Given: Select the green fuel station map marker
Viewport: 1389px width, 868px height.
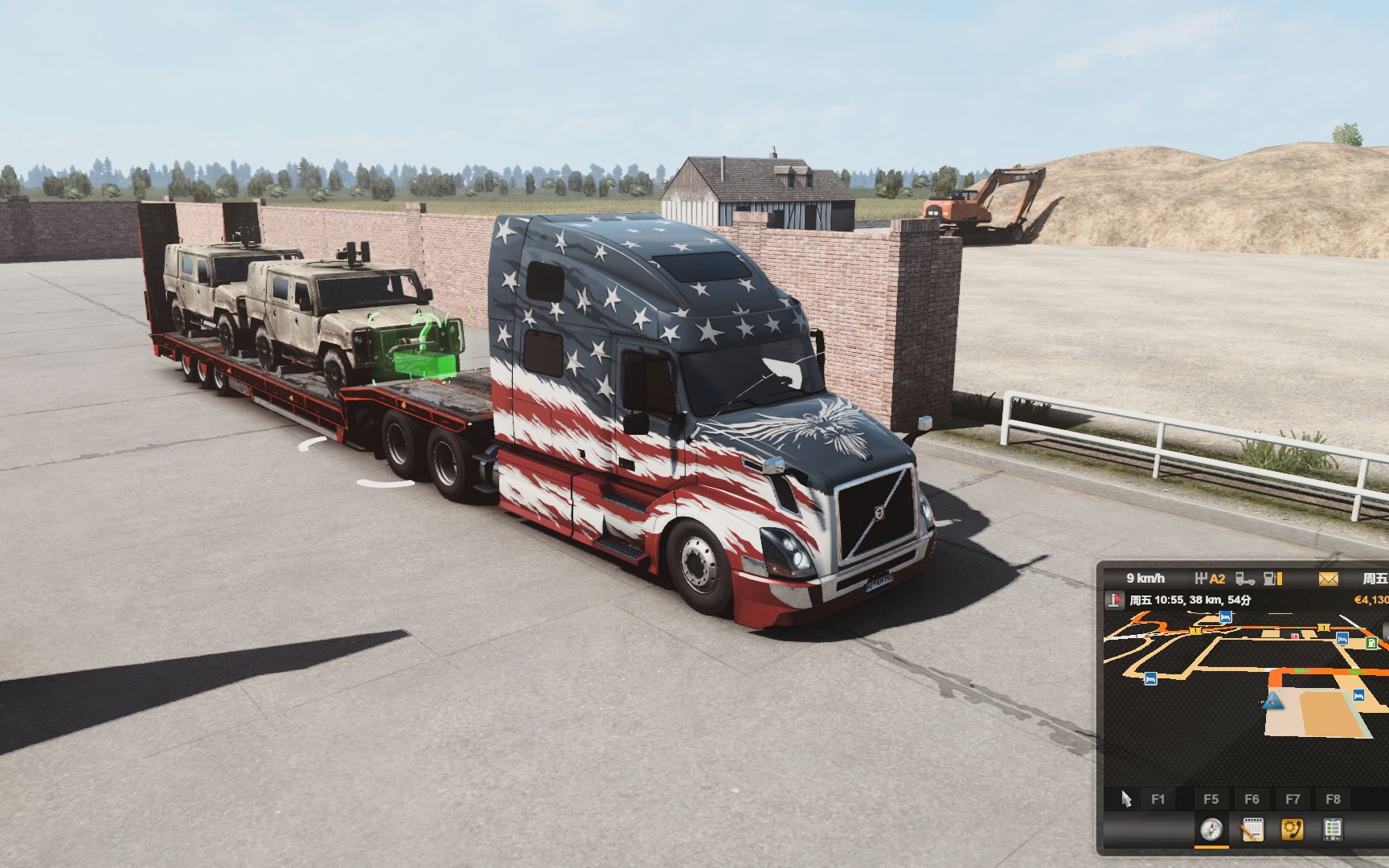Looking at the screenshot, I should click(x=1371, y=644).
